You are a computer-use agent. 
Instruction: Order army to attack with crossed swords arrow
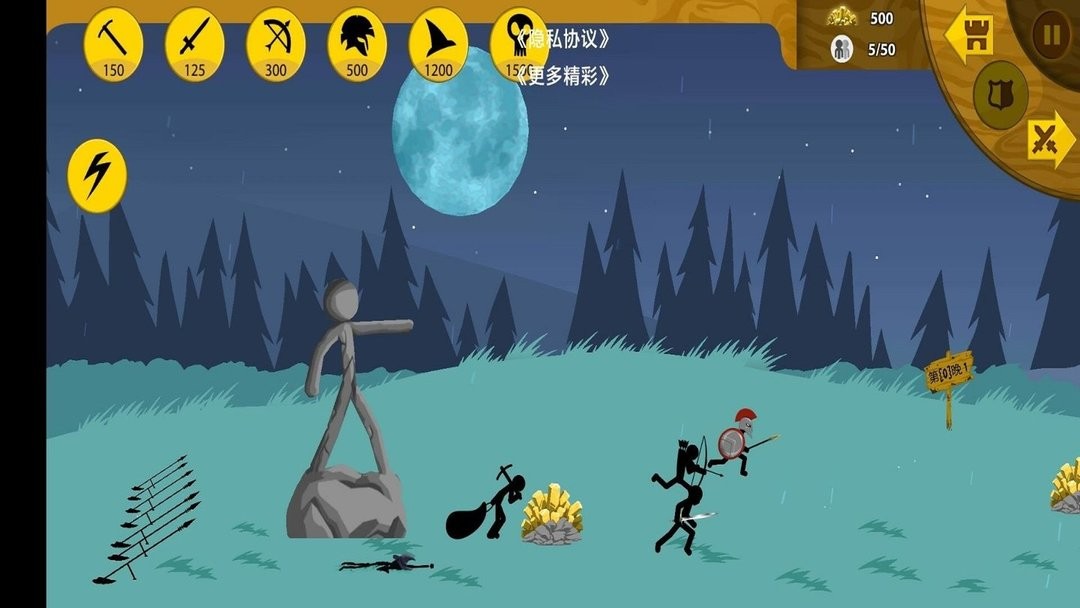1050,139
